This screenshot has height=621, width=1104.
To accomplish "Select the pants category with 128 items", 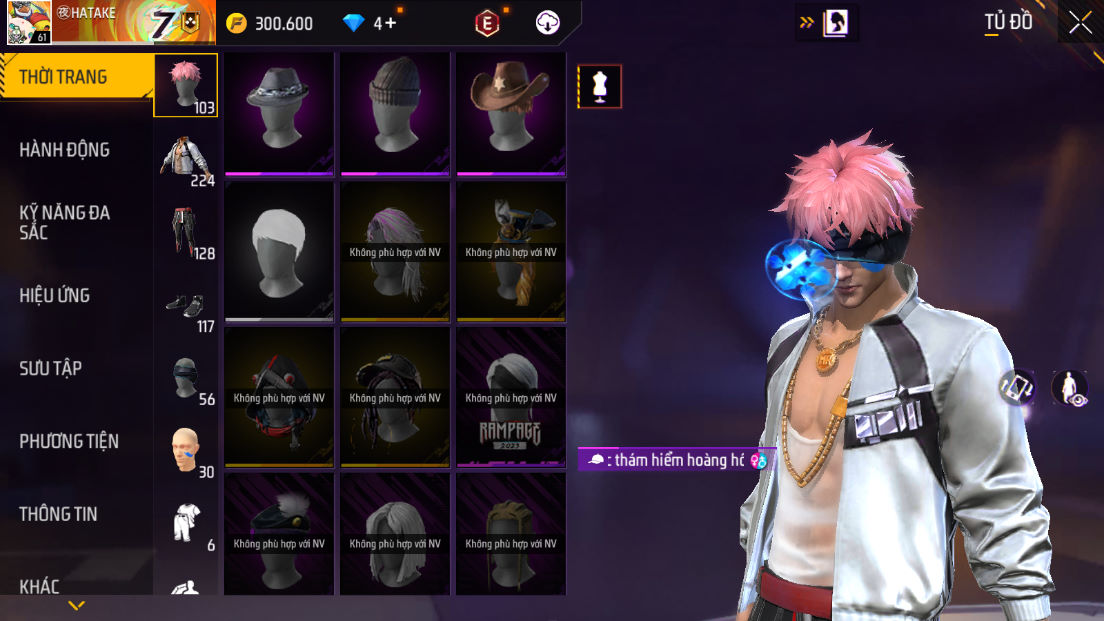I will pos(186,233).
